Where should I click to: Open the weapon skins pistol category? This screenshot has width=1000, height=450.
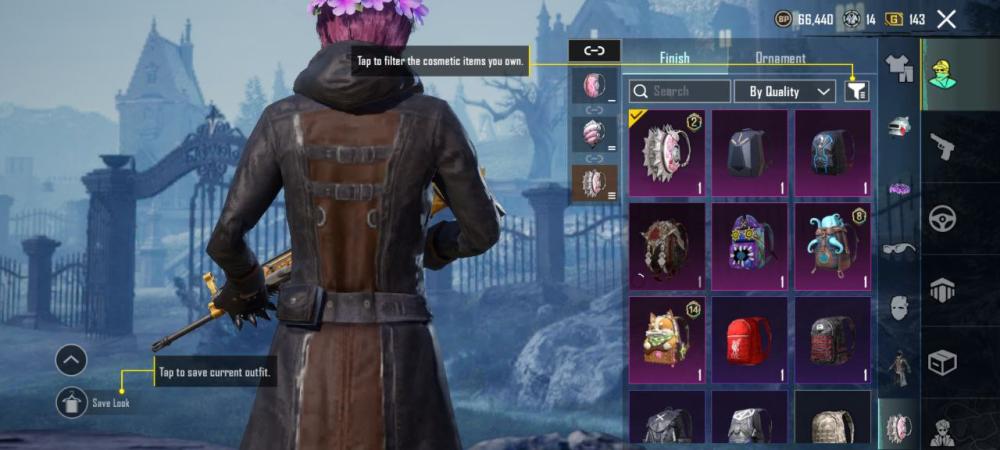pos(942,147)
